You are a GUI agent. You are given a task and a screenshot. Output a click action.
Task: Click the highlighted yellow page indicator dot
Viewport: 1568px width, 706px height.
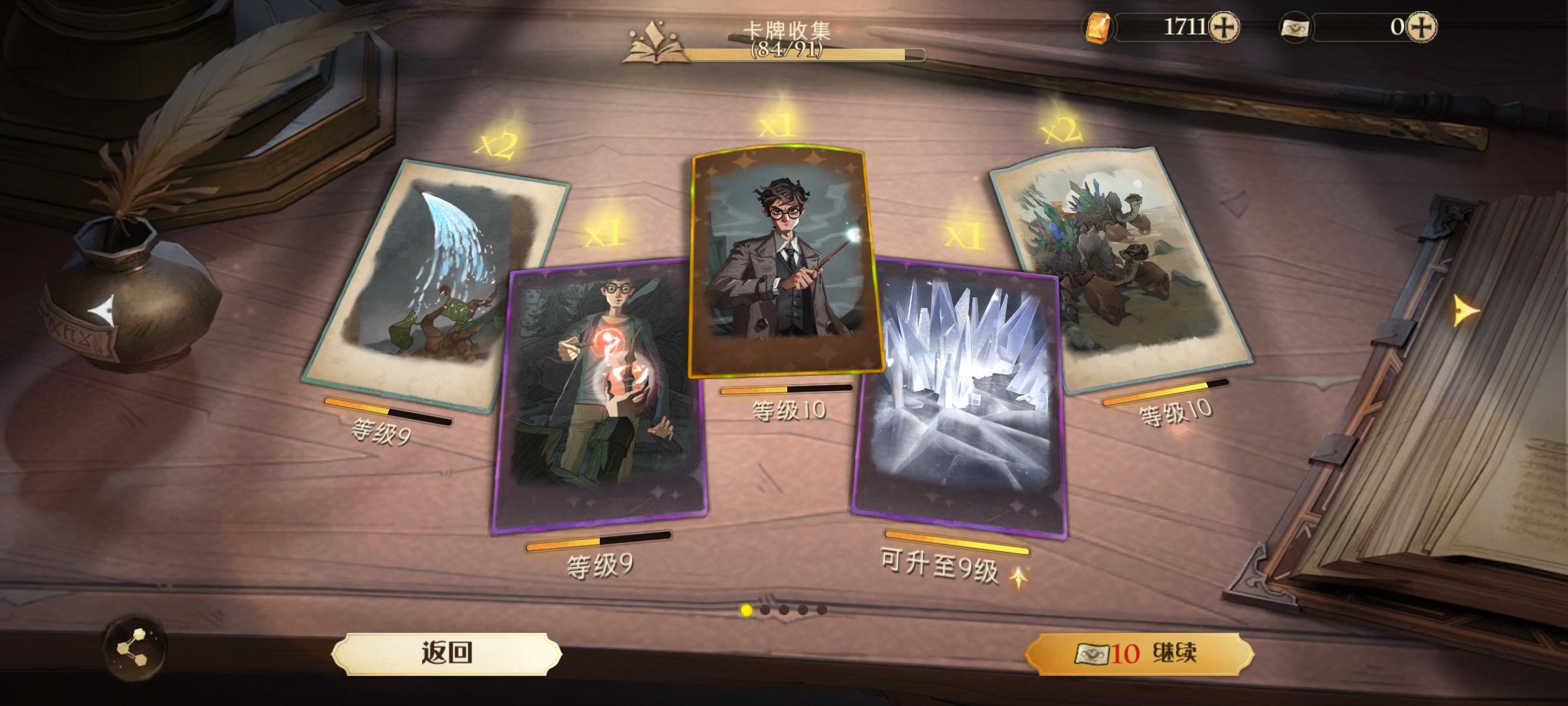pos(745,611)
